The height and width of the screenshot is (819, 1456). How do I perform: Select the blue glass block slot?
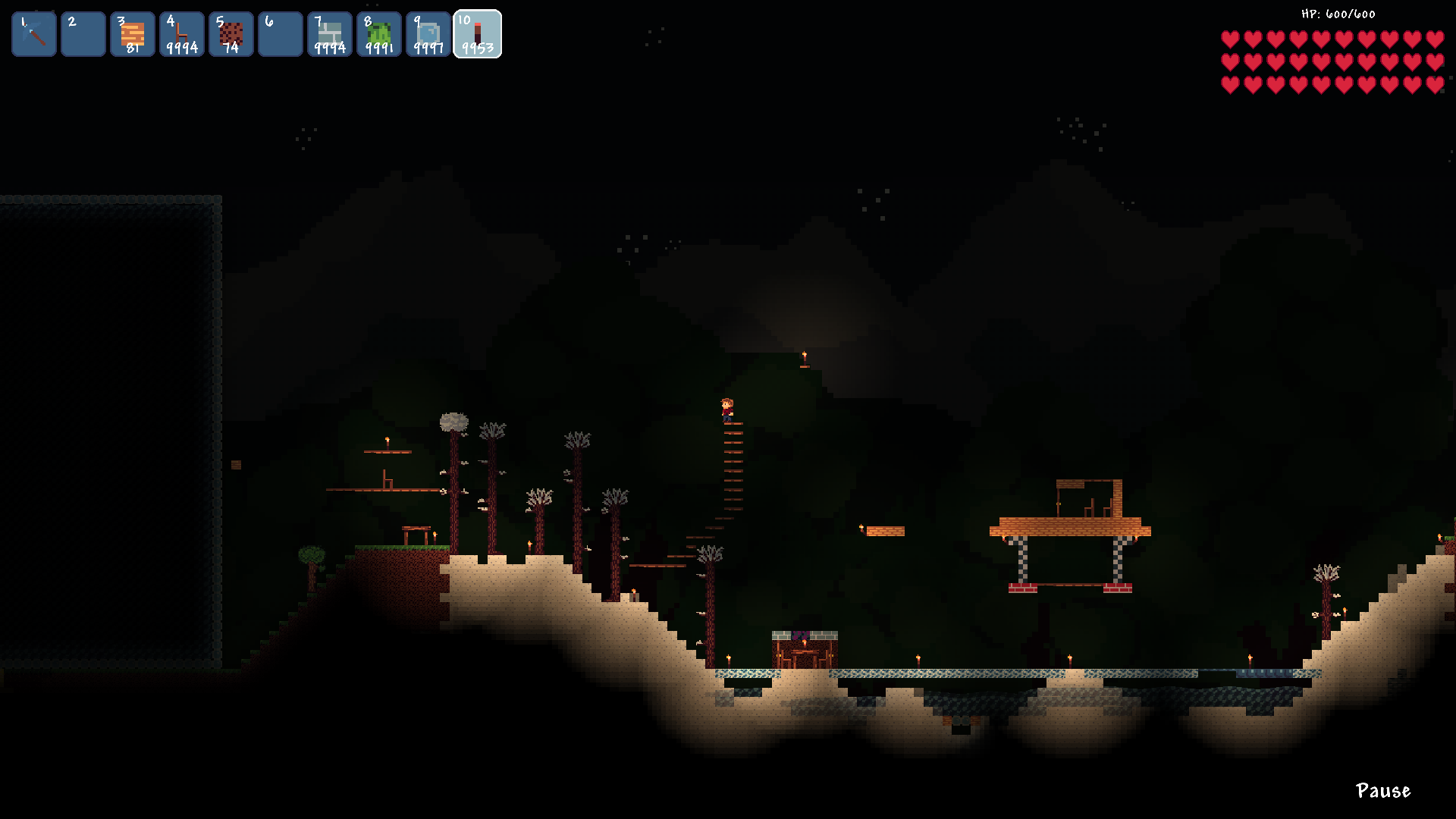tap(428, 34)
